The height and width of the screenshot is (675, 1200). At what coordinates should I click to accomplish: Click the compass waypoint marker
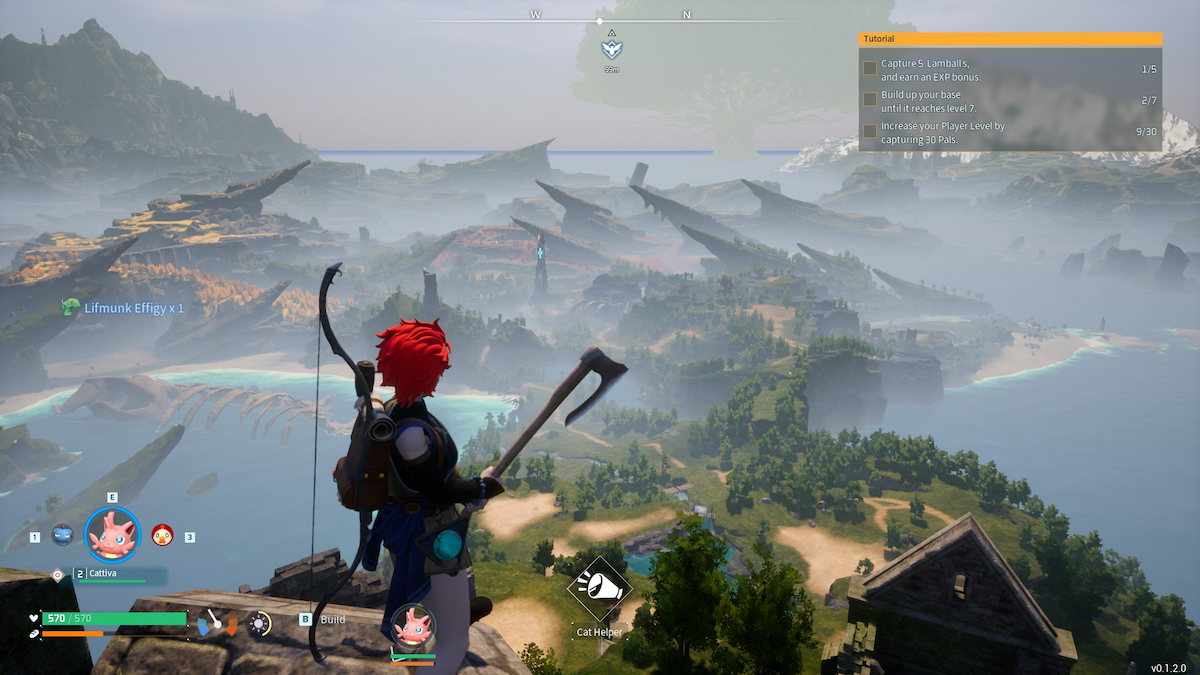(x=611, y=49)
